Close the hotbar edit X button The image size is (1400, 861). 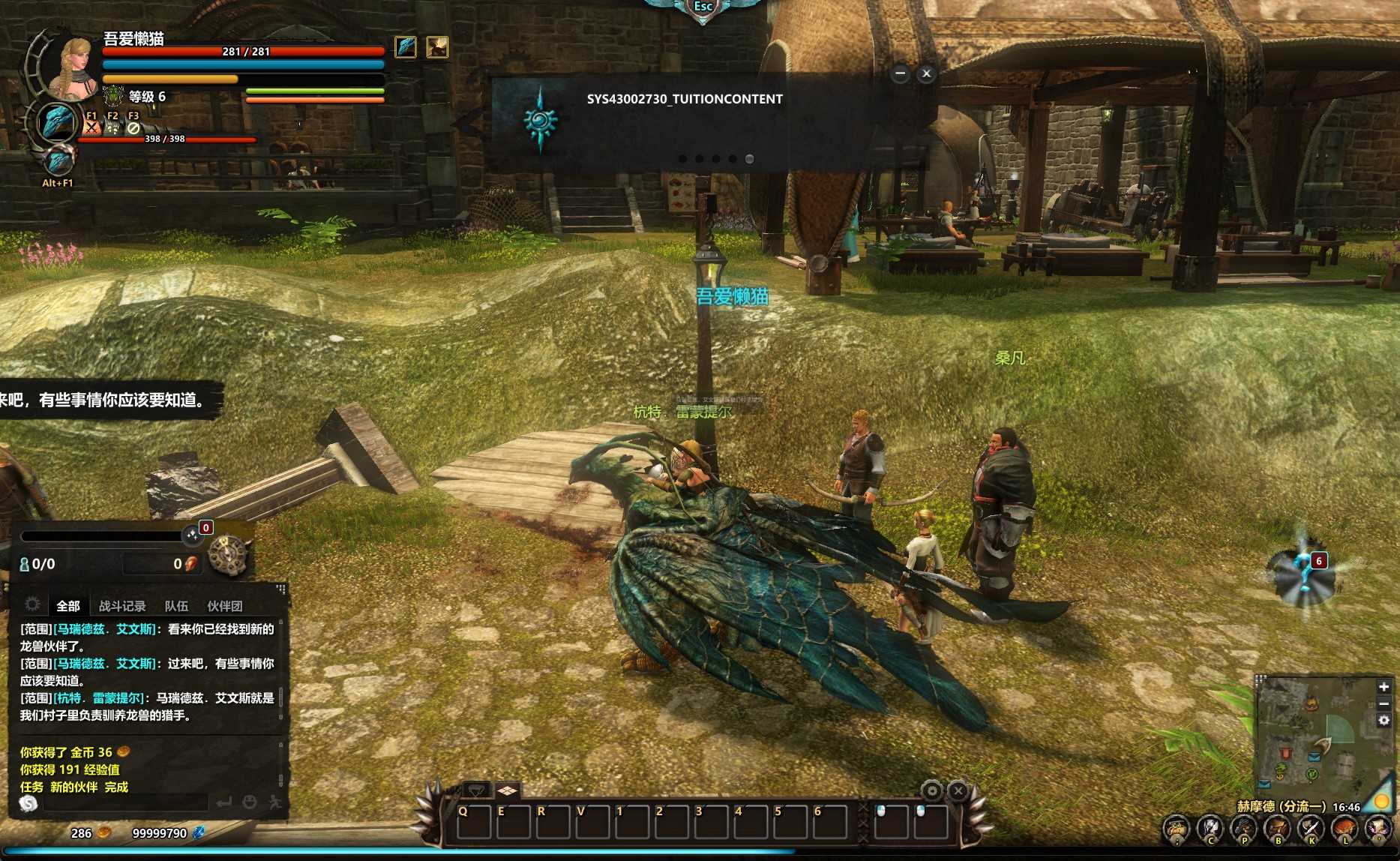coord(958,790)
